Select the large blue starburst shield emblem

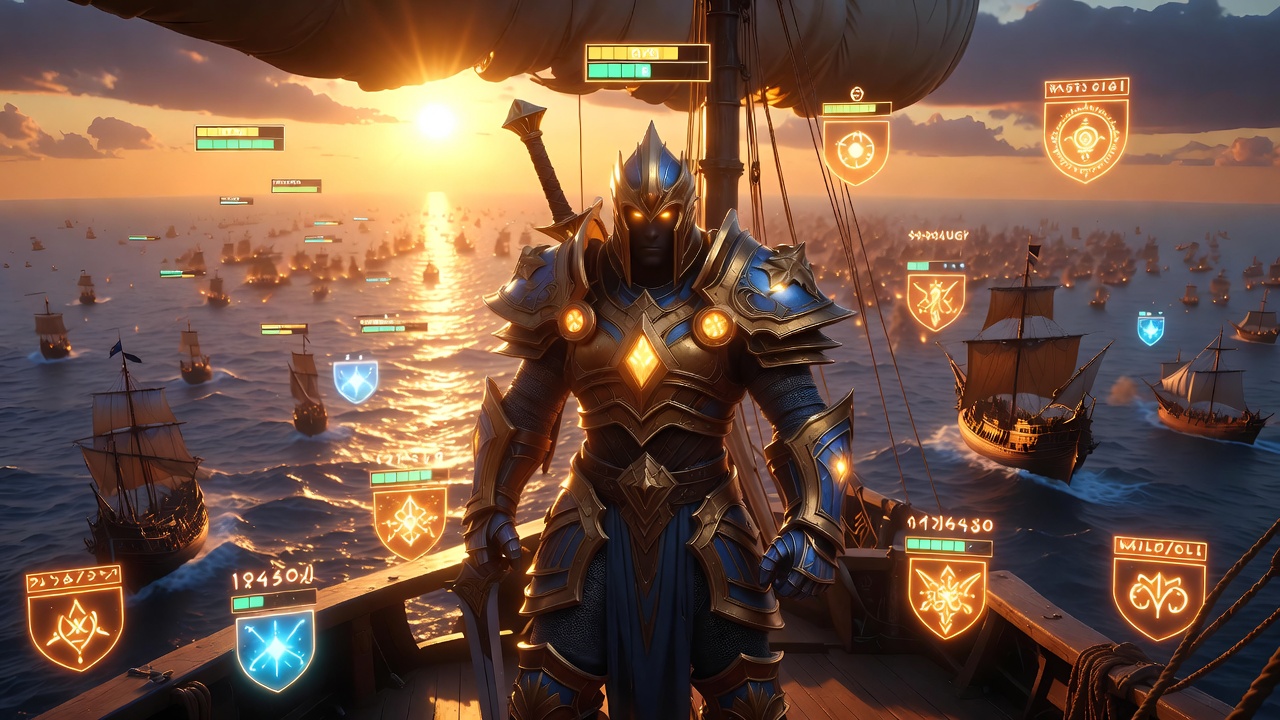click(x=275, y=648)
